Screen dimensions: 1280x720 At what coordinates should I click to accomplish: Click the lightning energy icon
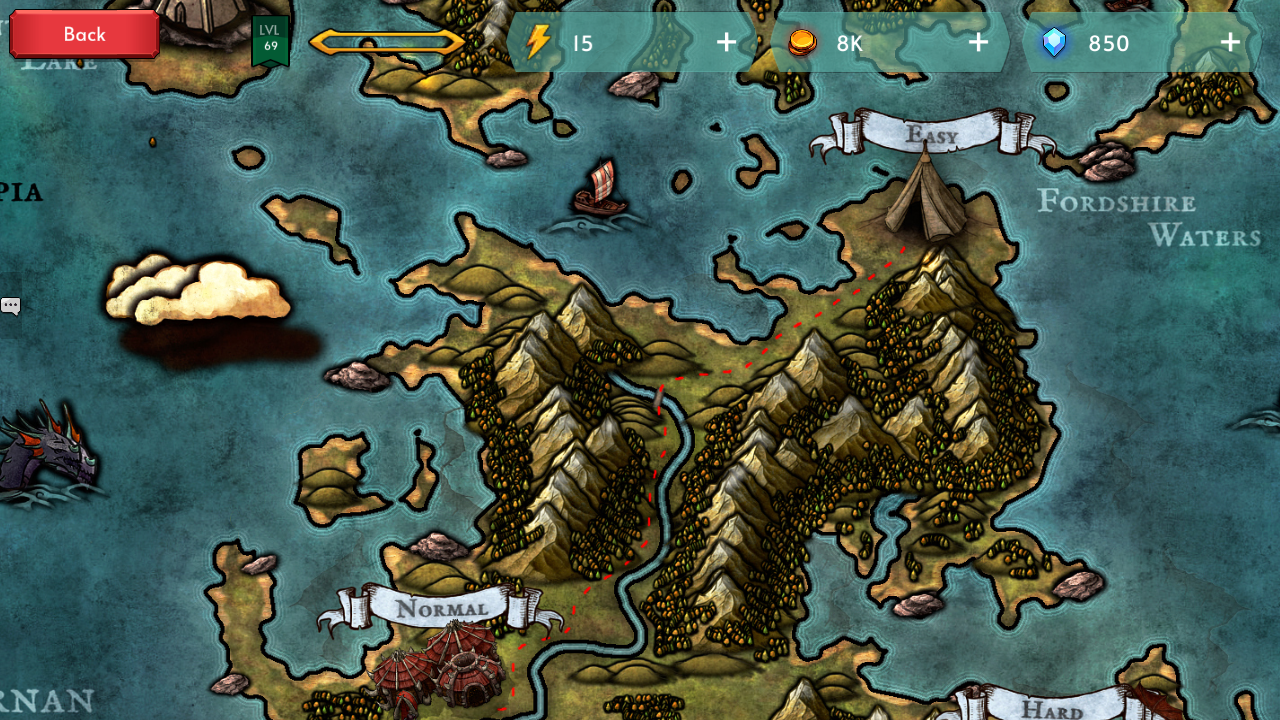point(539,43)
